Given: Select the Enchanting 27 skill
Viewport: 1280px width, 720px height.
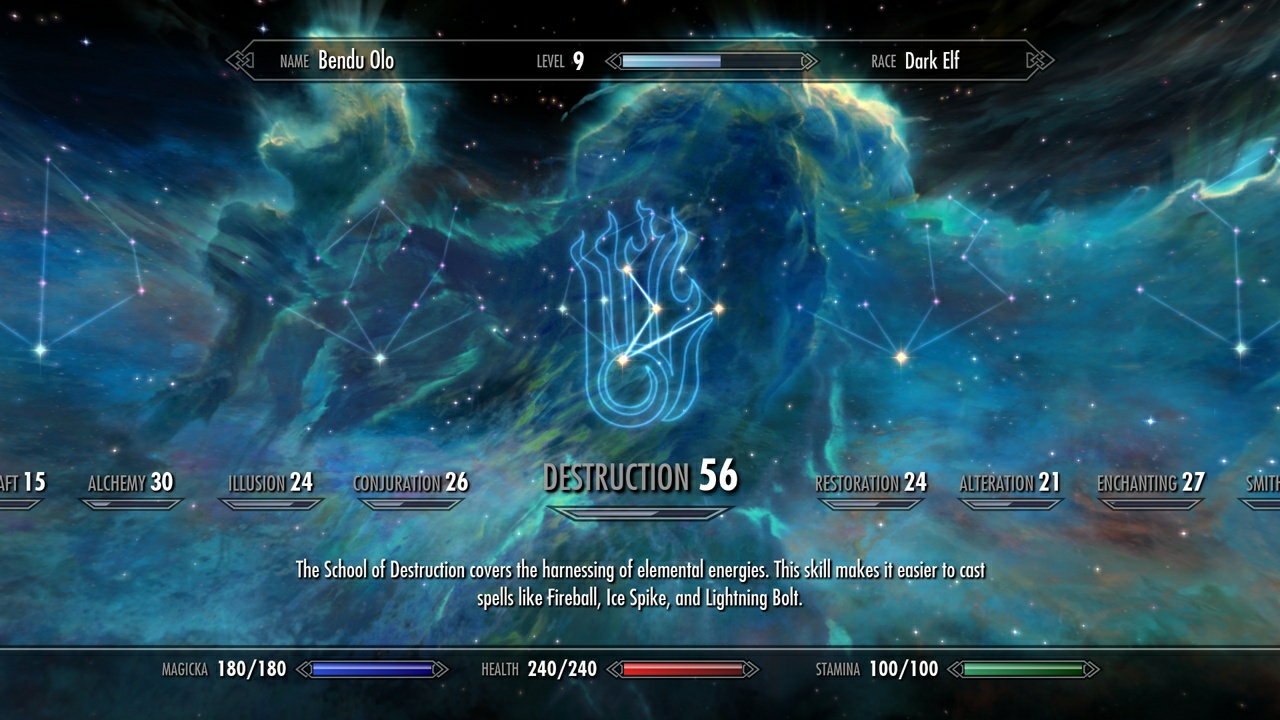Looking at the screenshot, I should coord(1149,484).
